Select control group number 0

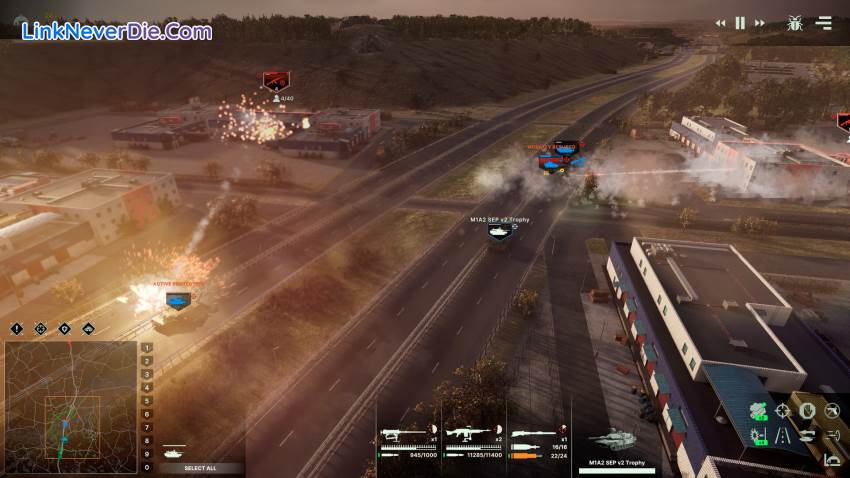[x=147, y=467]
